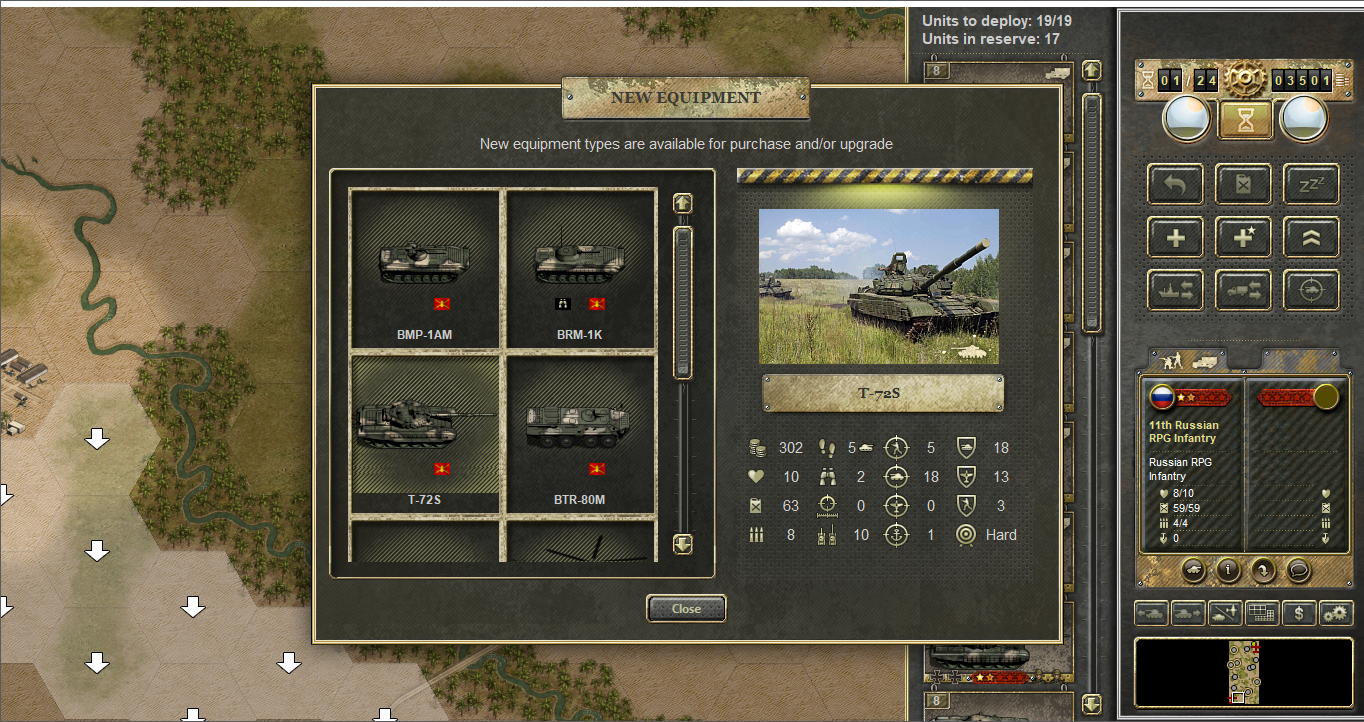The width and height of the screenshot is (1364, 722).
Task: Click the end turn hourglass button
Action: (x=1245, y=120)
